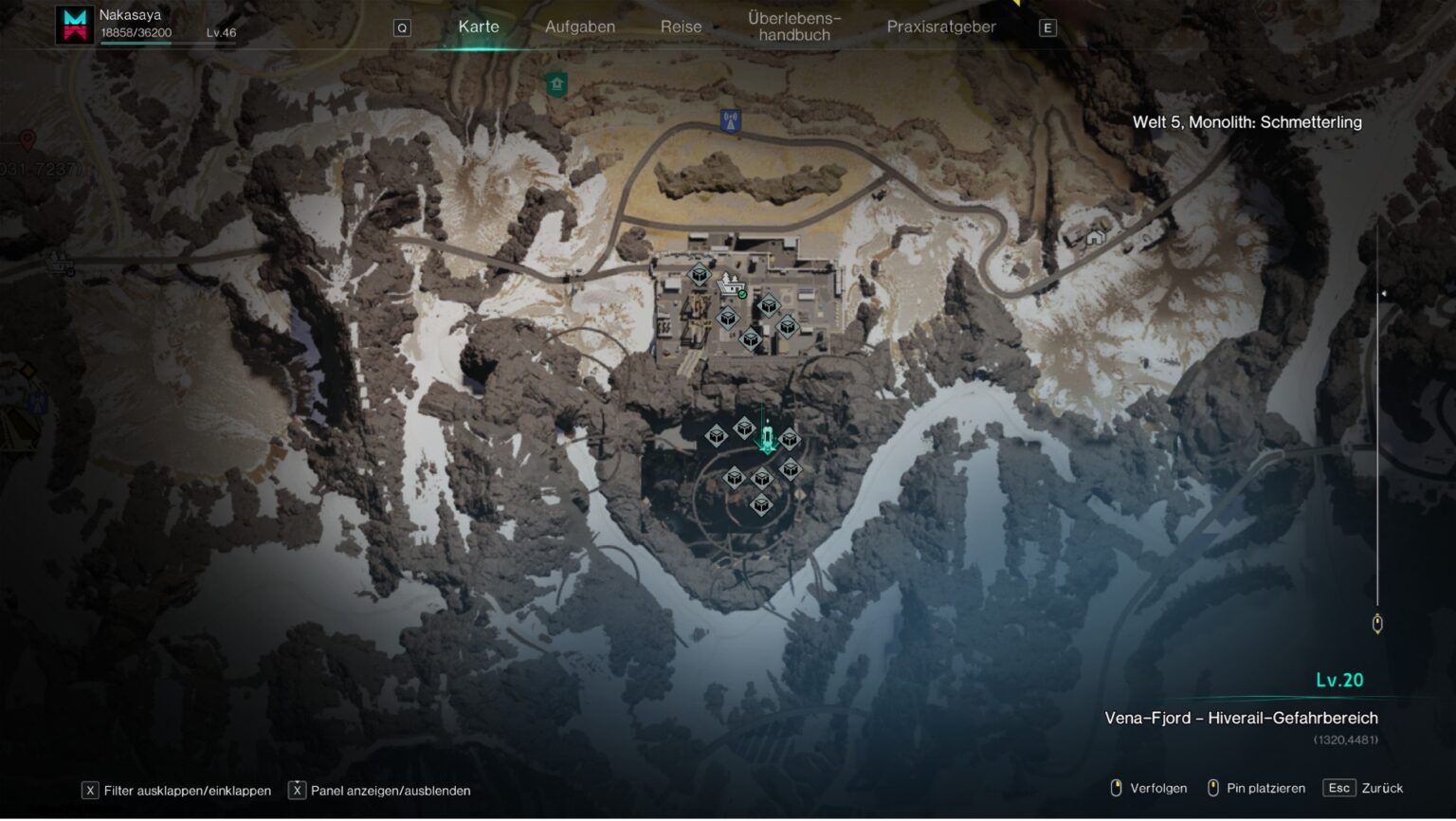Open the Aufgaben tab
1456x821 pixels.
pyautogui.click(x=580, y=27)
